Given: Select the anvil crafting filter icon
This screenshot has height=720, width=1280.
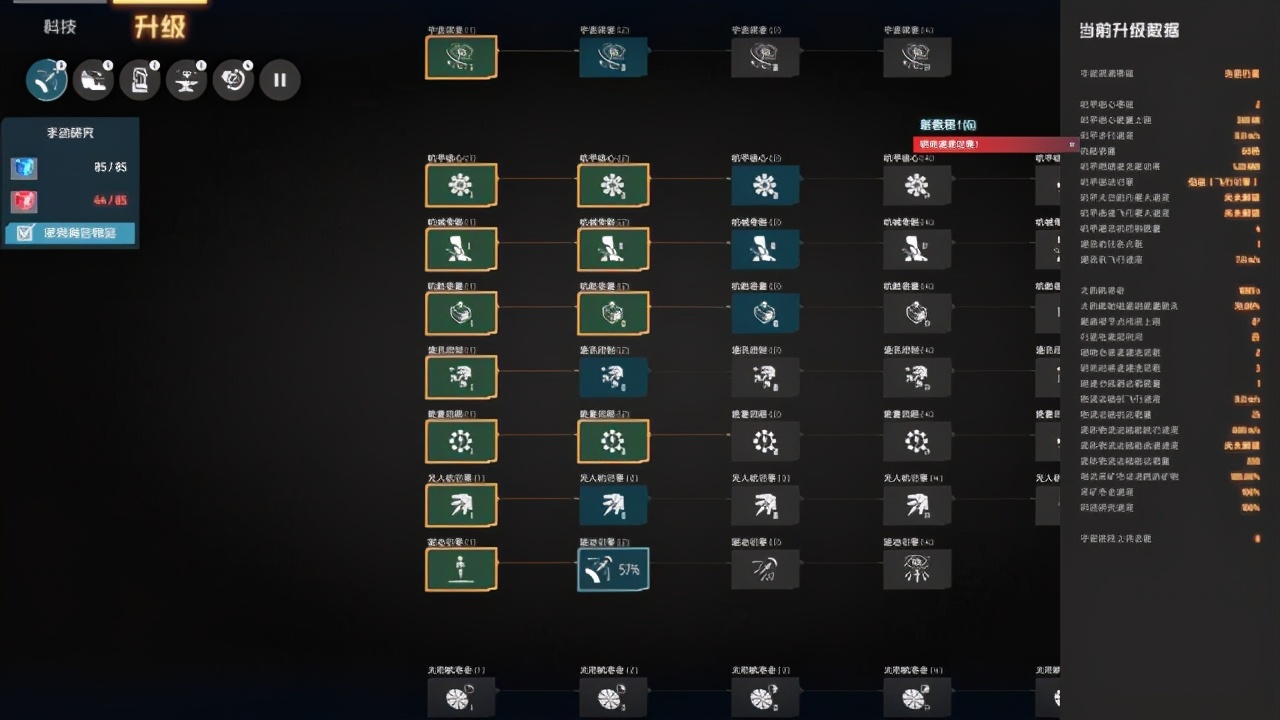Looking at the screenshot, I should click(187, 79).
